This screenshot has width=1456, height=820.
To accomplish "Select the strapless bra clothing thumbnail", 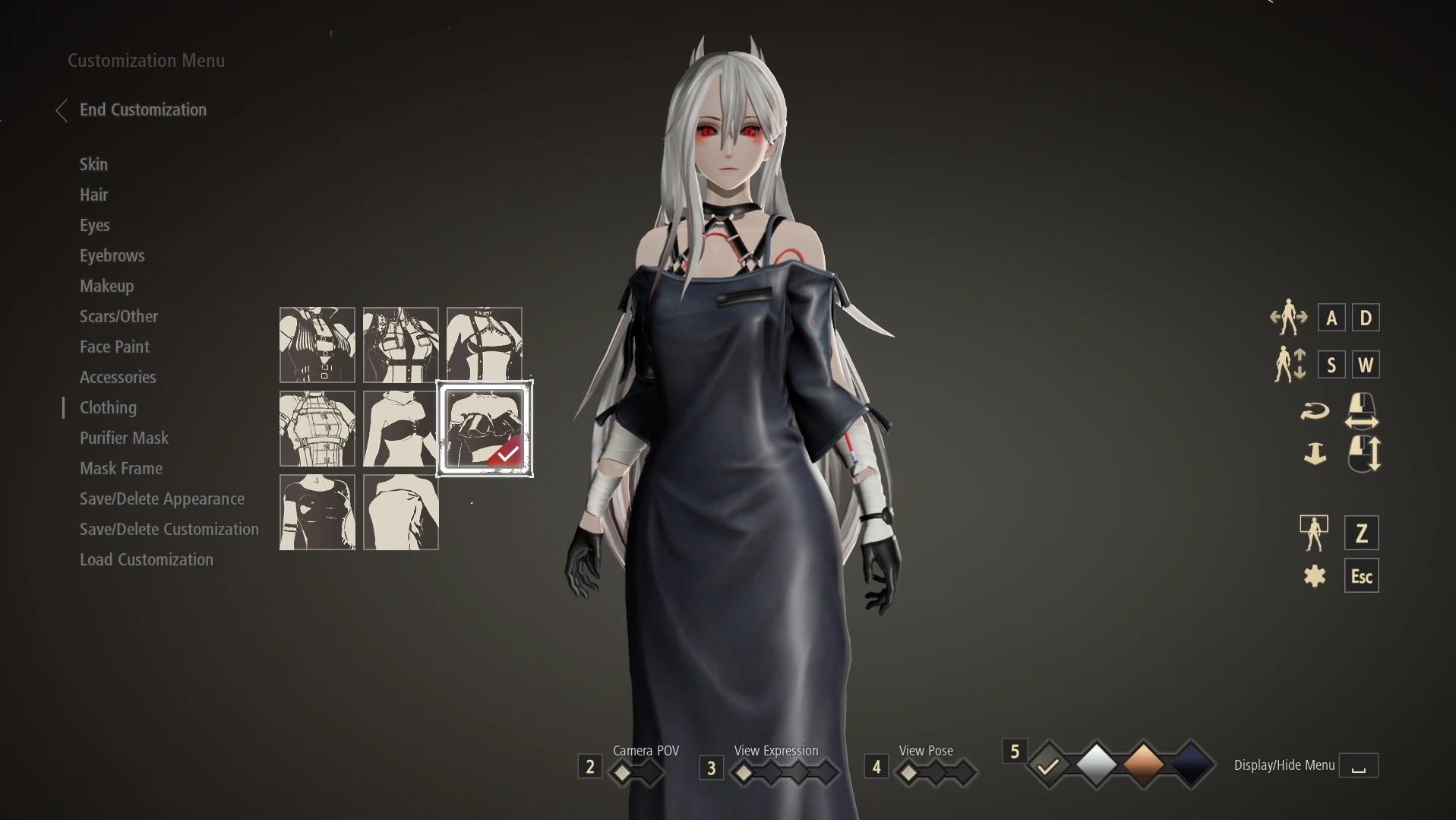I will point(400,429).
